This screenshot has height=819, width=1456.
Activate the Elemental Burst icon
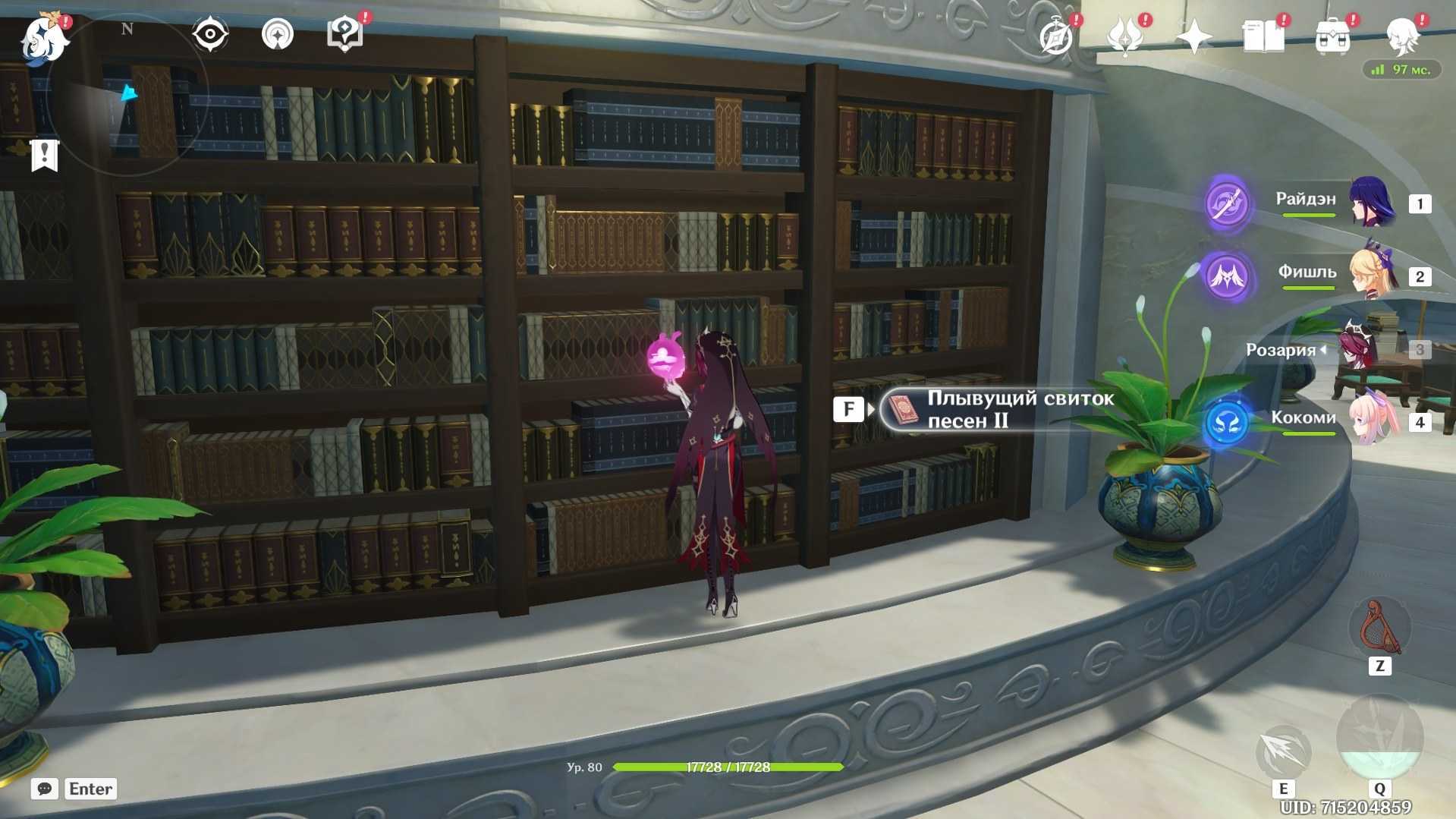tap(1379, 736)
